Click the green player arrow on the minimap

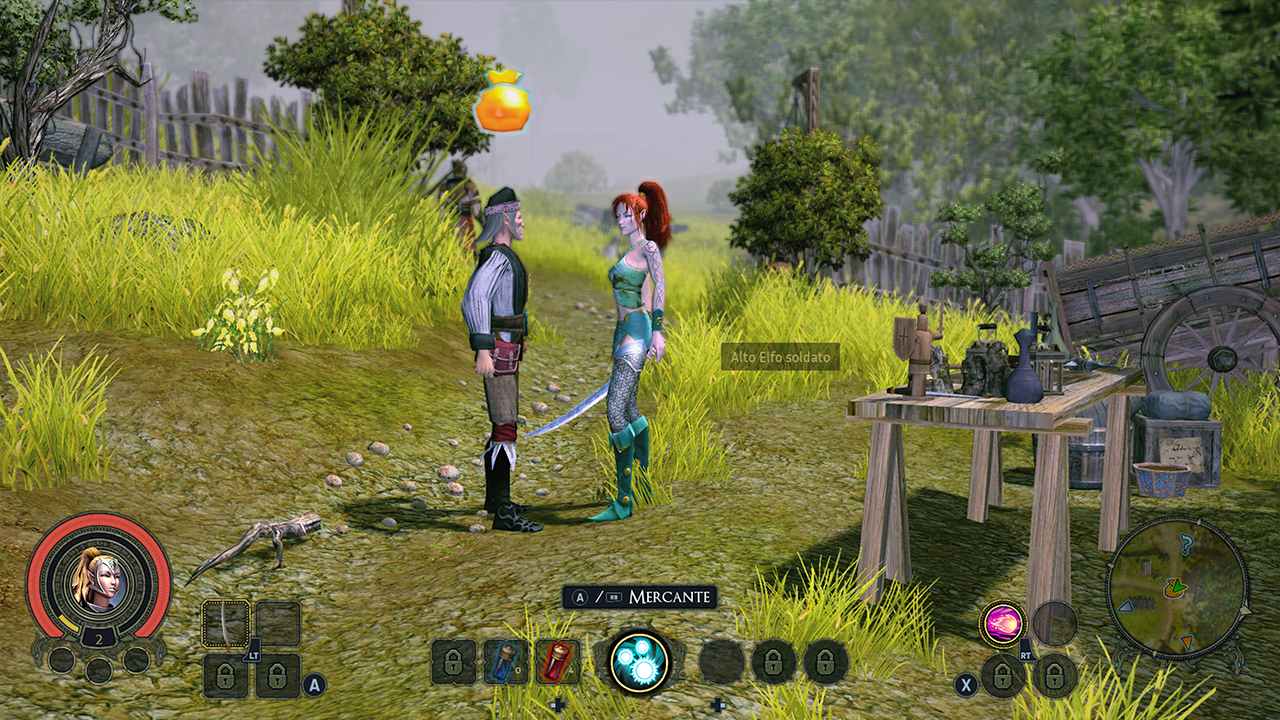[x=1178, y=587]
